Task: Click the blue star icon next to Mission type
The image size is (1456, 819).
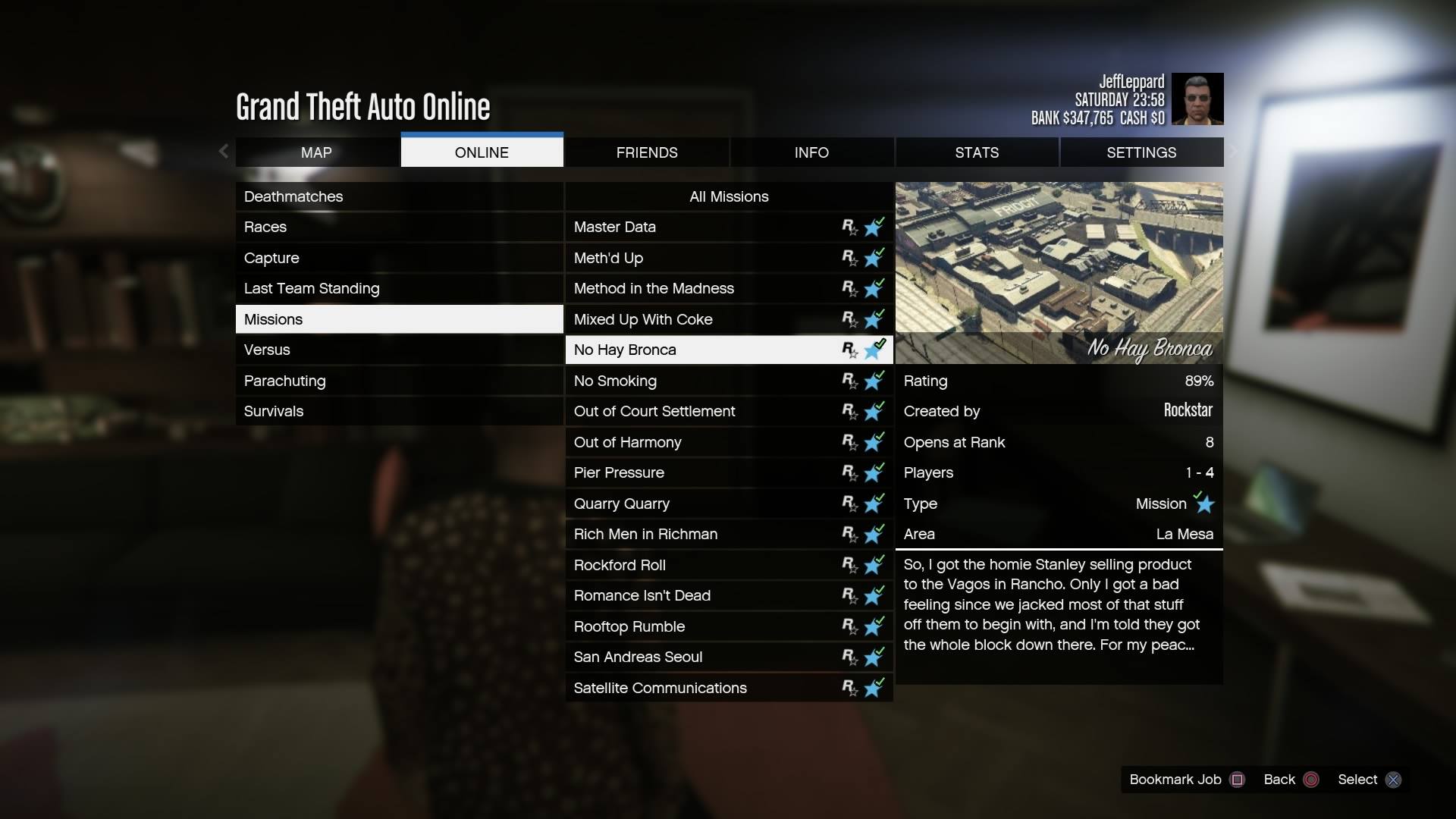Action: pyautogui.click(x=1203, y=504)
